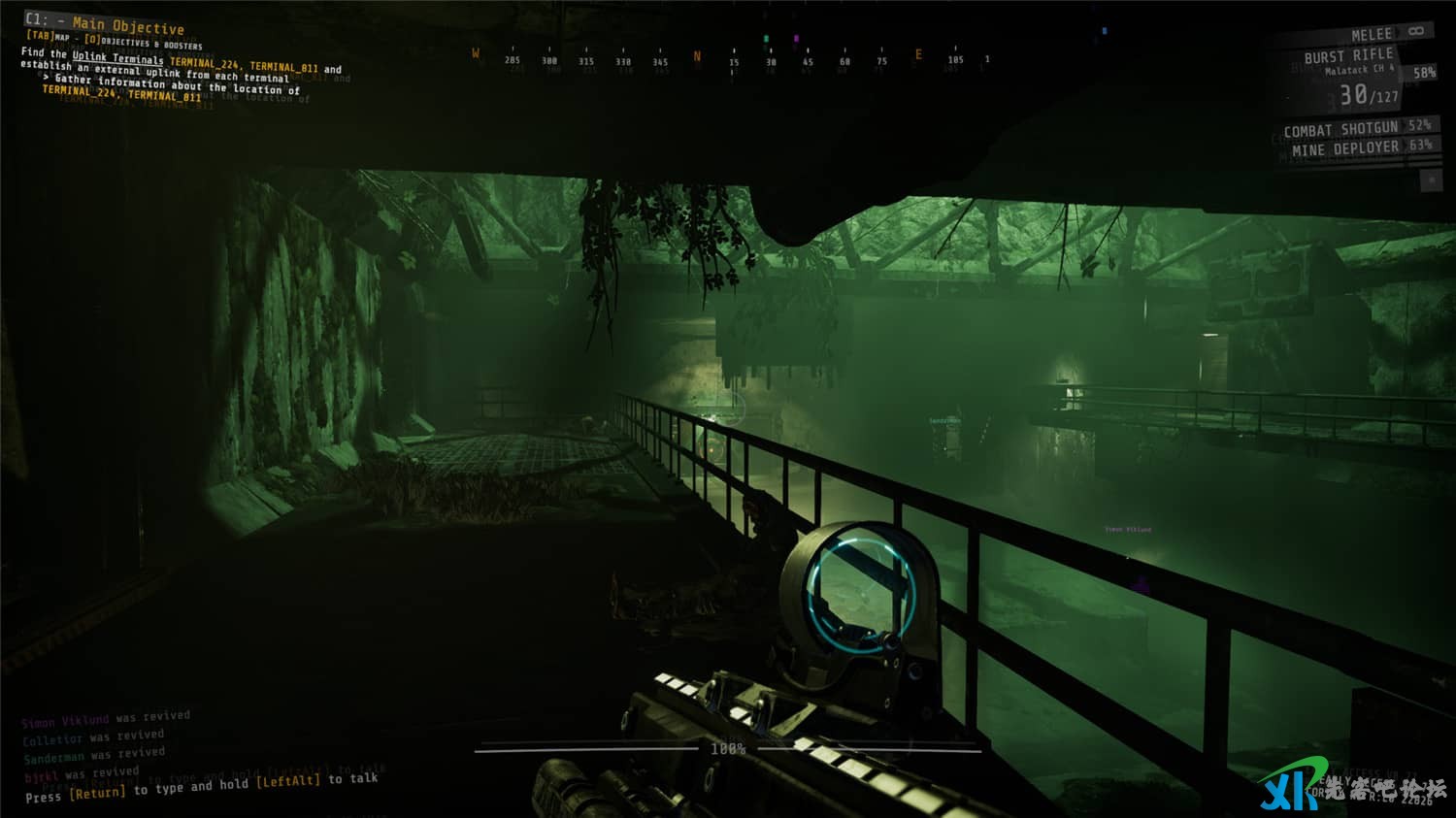1456x818 pixels.
Task: Click the compass heading bar
Action: (730, 60)
